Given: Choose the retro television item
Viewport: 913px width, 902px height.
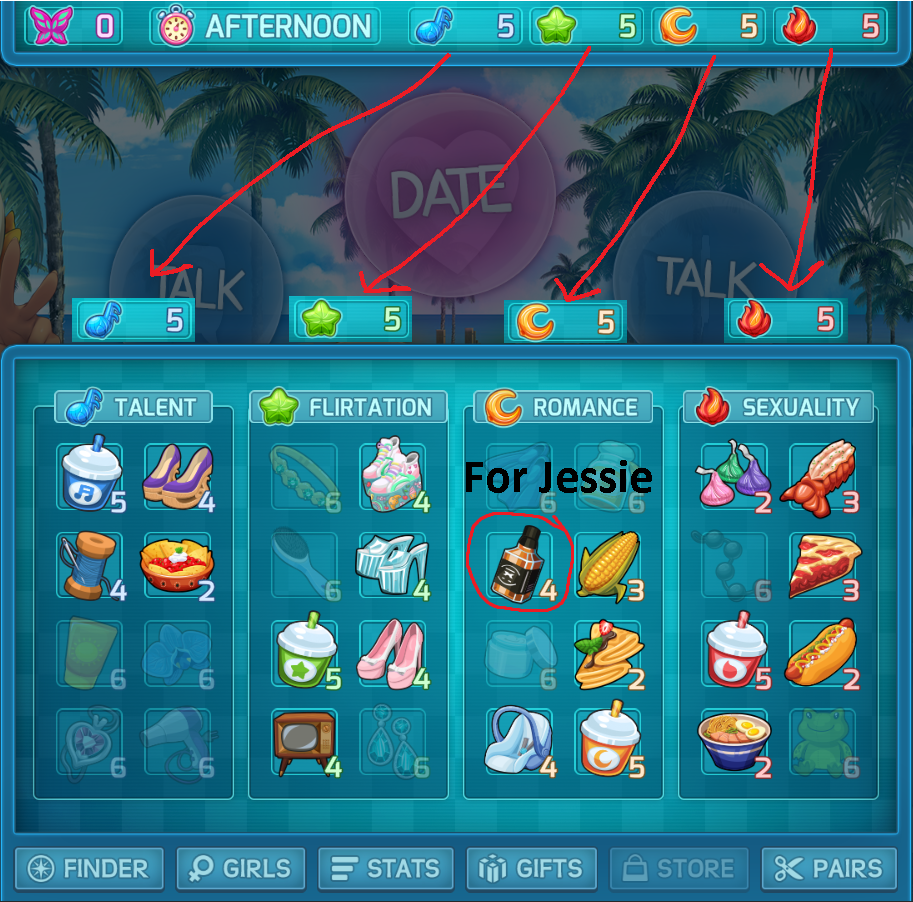Looking at the screenshot, I should coord(304,742).
